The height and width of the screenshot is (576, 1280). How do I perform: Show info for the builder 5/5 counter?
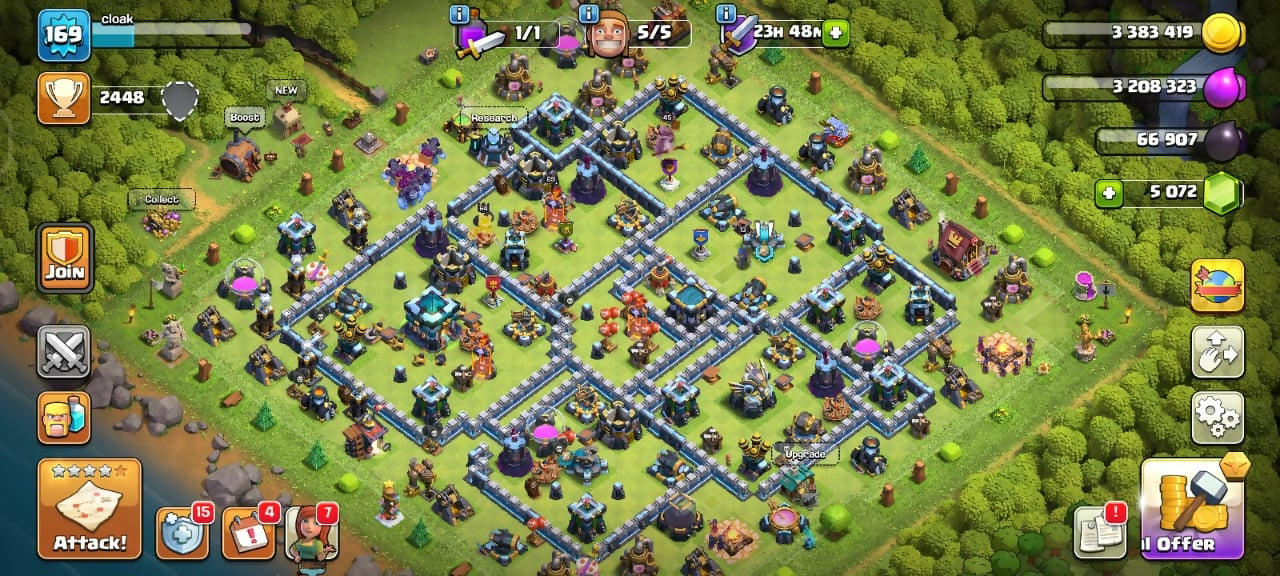(x=589, y=14)
